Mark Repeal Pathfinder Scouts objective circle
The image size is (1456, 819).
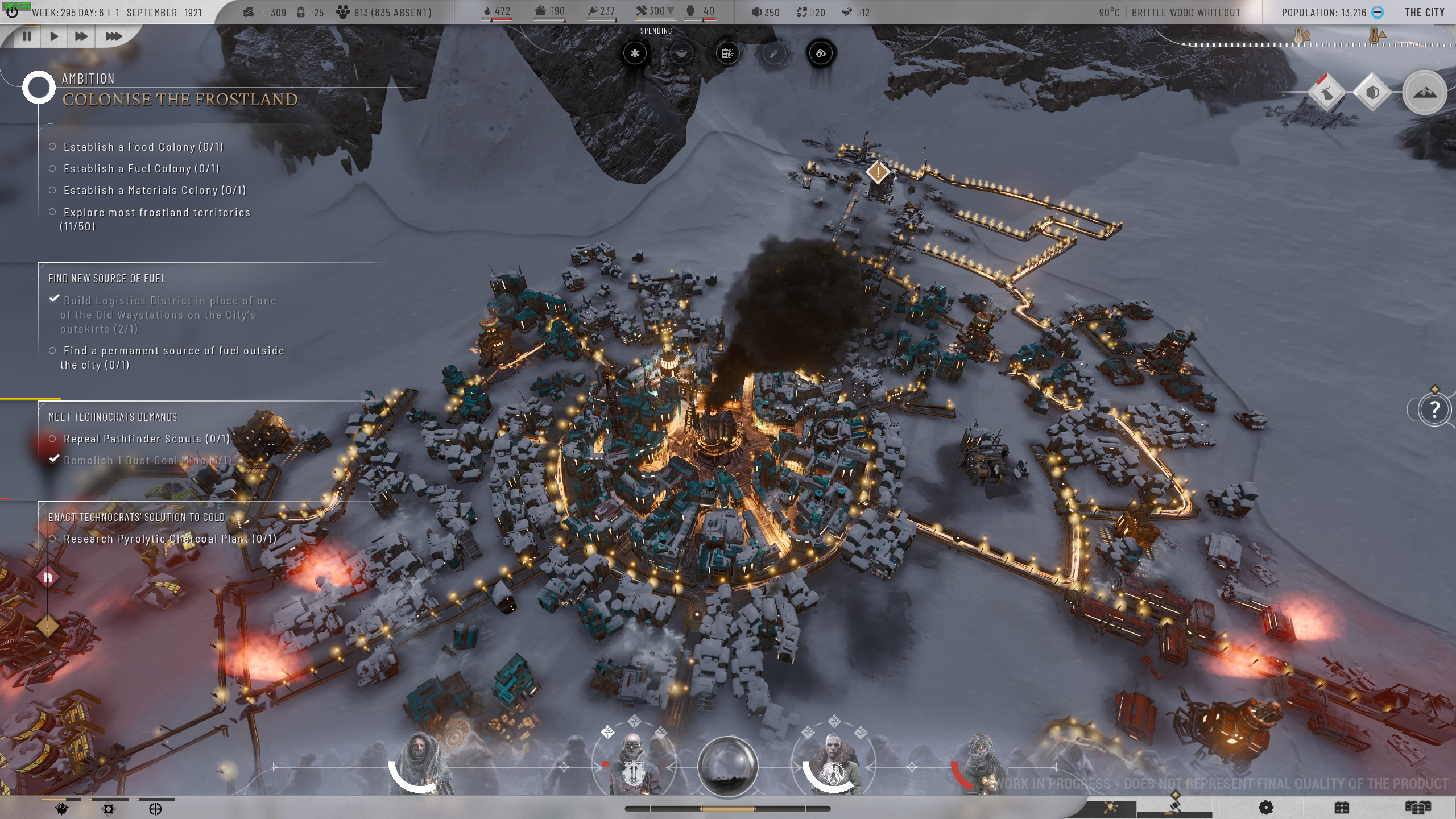[x=53, y=439]
